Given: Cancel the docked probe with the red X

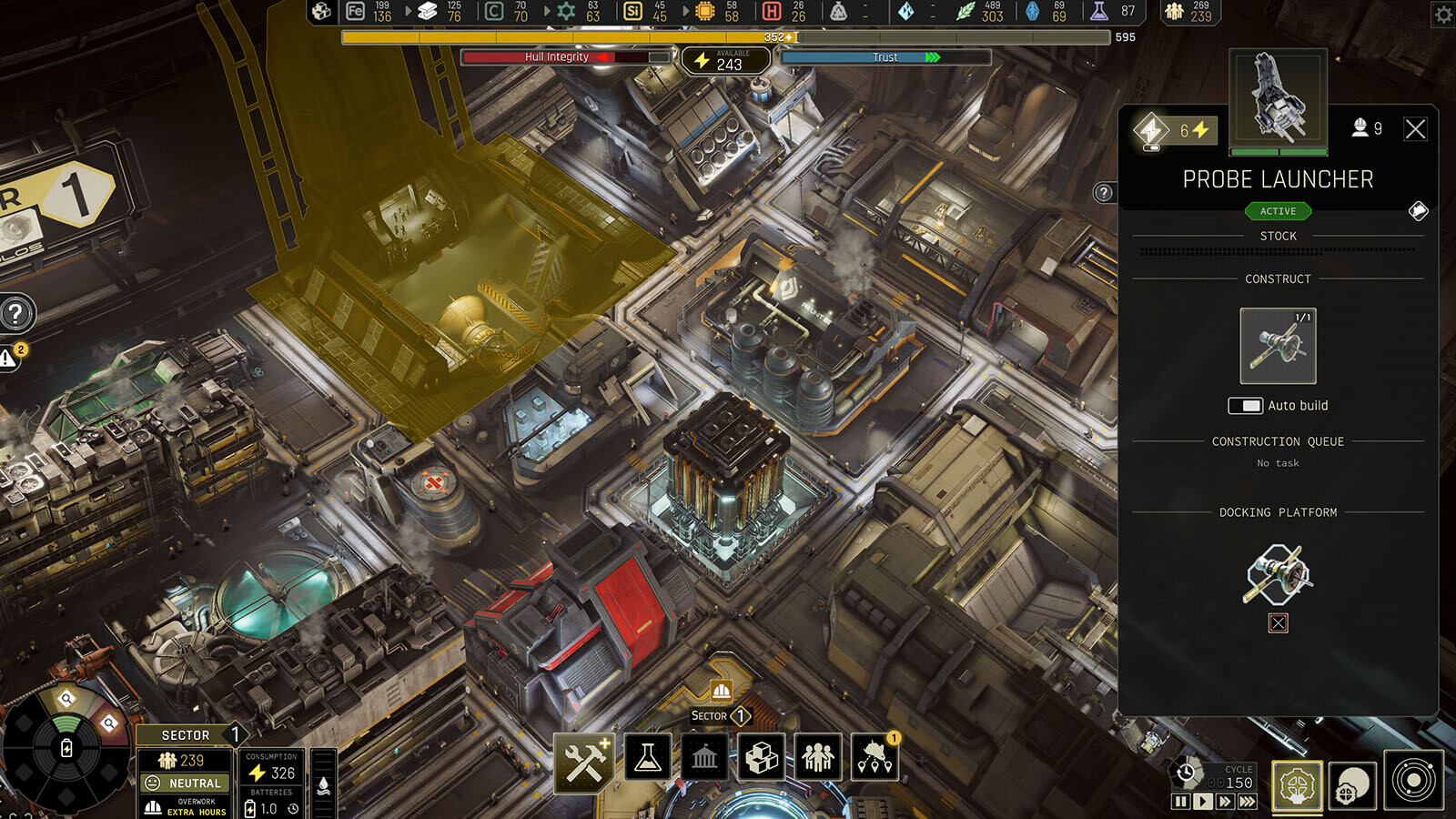Looking at the screenshot, I should (x=1279, y=623).
